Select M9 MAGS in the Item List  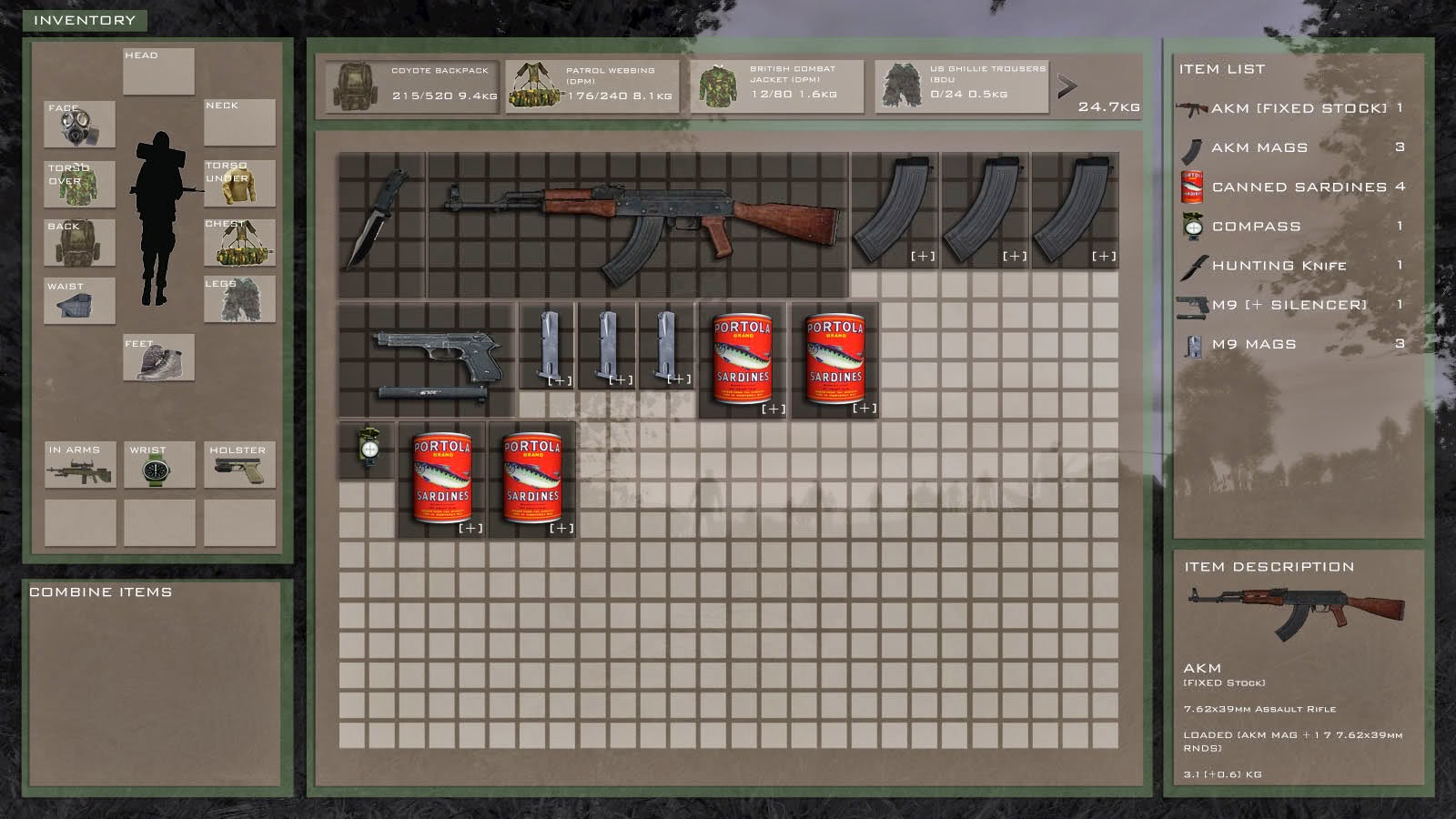1256,345
